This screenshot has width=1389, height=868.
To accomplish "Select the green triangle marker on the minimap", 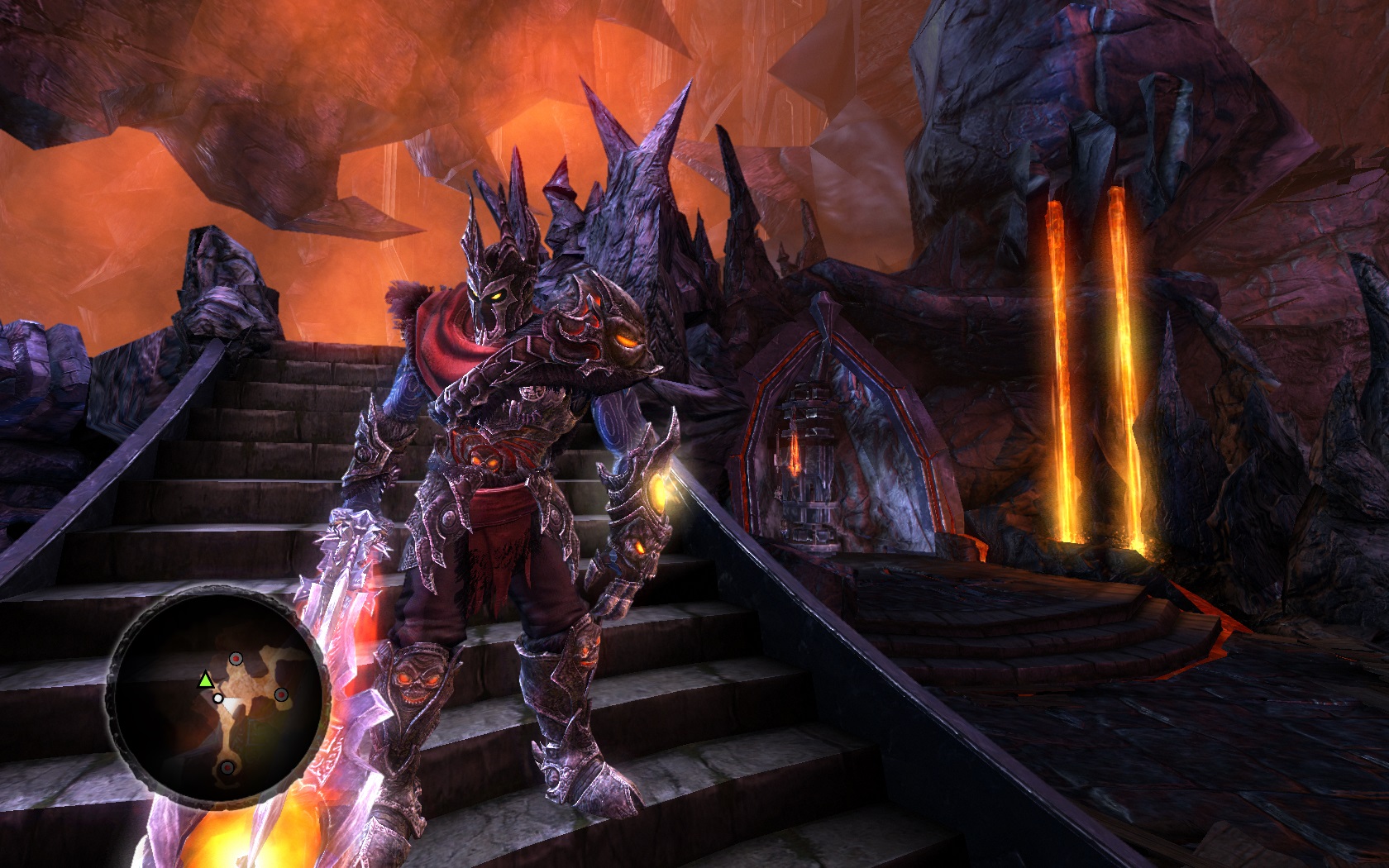I will (204, 680).
